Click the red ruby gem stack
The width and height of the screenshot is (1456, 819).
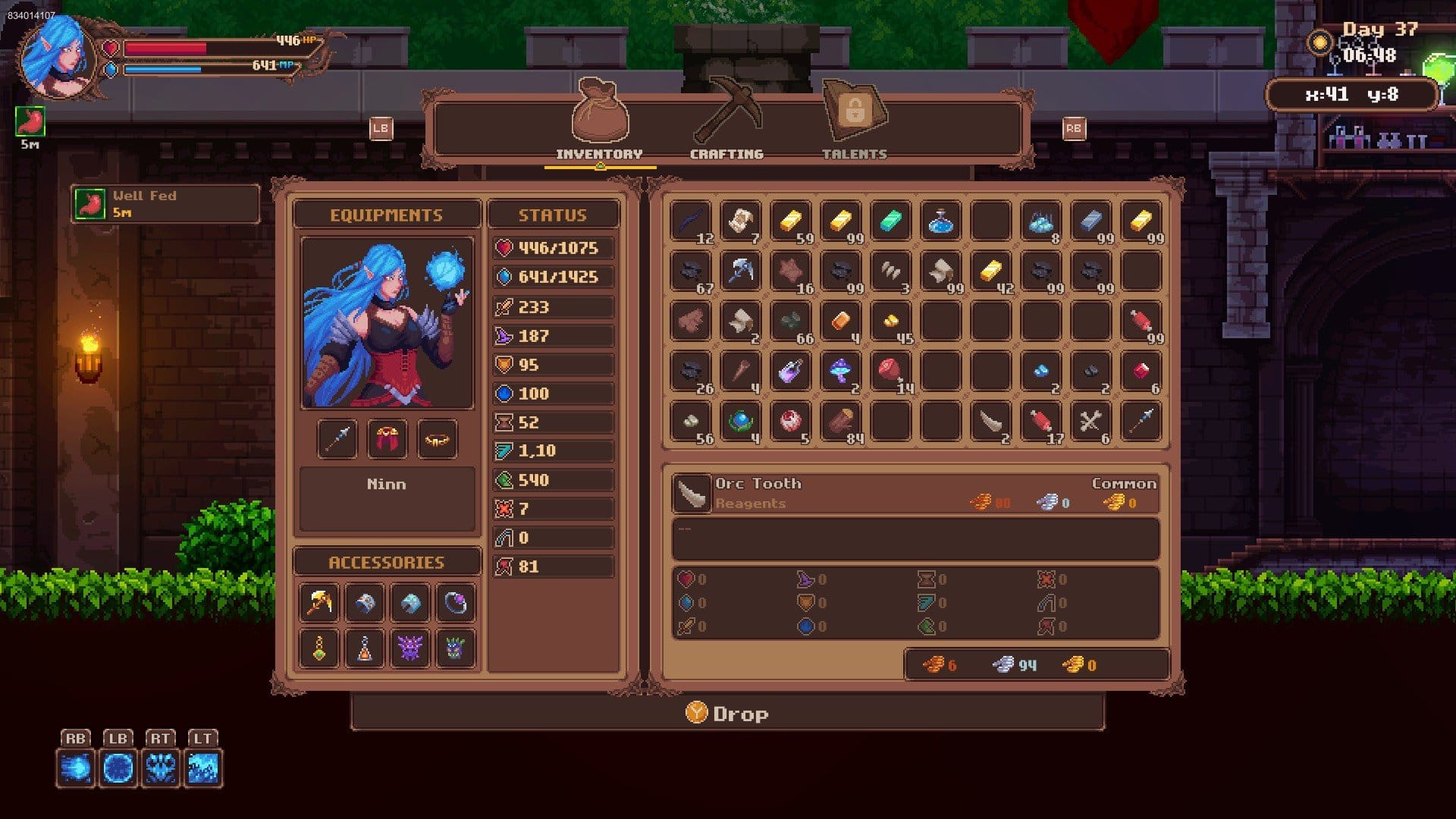coord(1141,372)
